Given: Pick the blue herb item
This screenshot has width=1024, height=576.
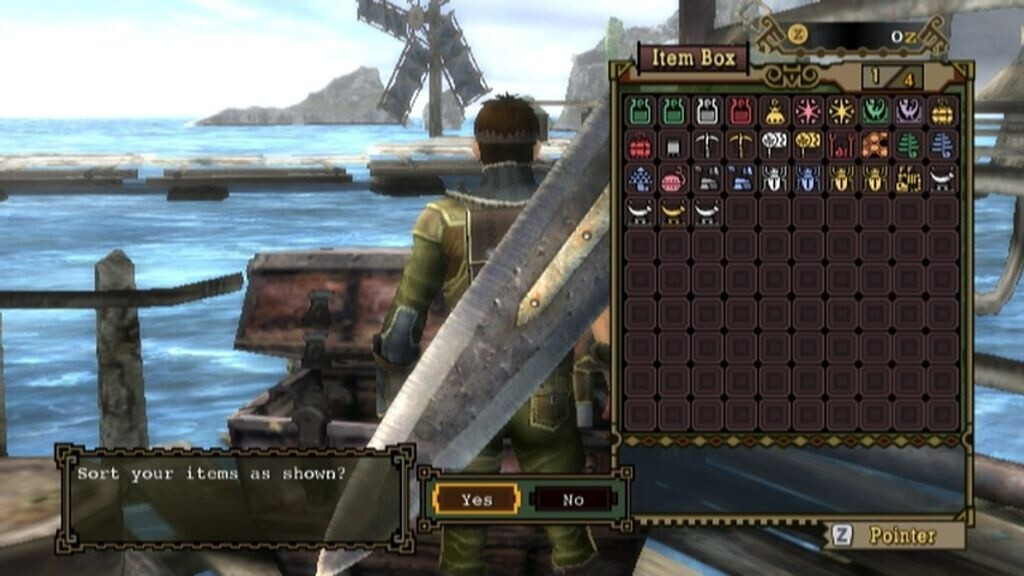Looking at the screenshot, I should click(943, 145).
